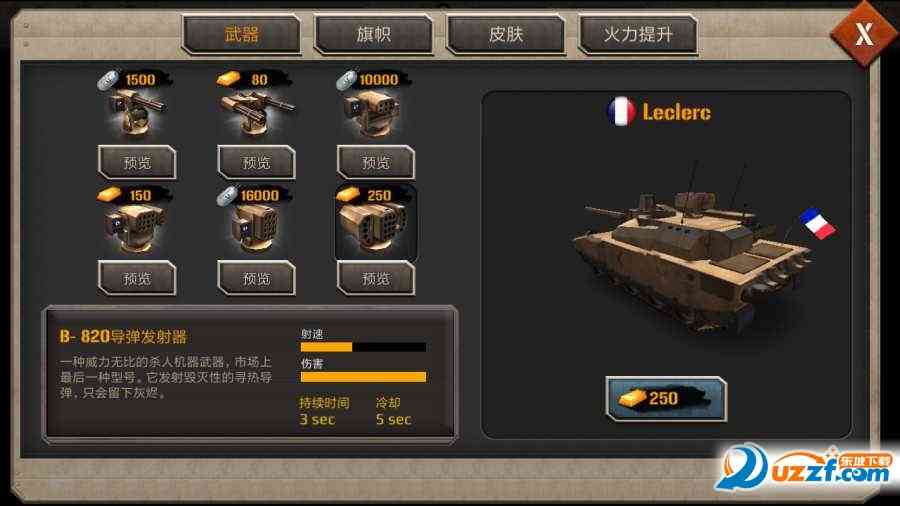900x506 pixels.
Task: Open the 旗帜 tab
Action: pyautogui.click(x=373, y=35)
